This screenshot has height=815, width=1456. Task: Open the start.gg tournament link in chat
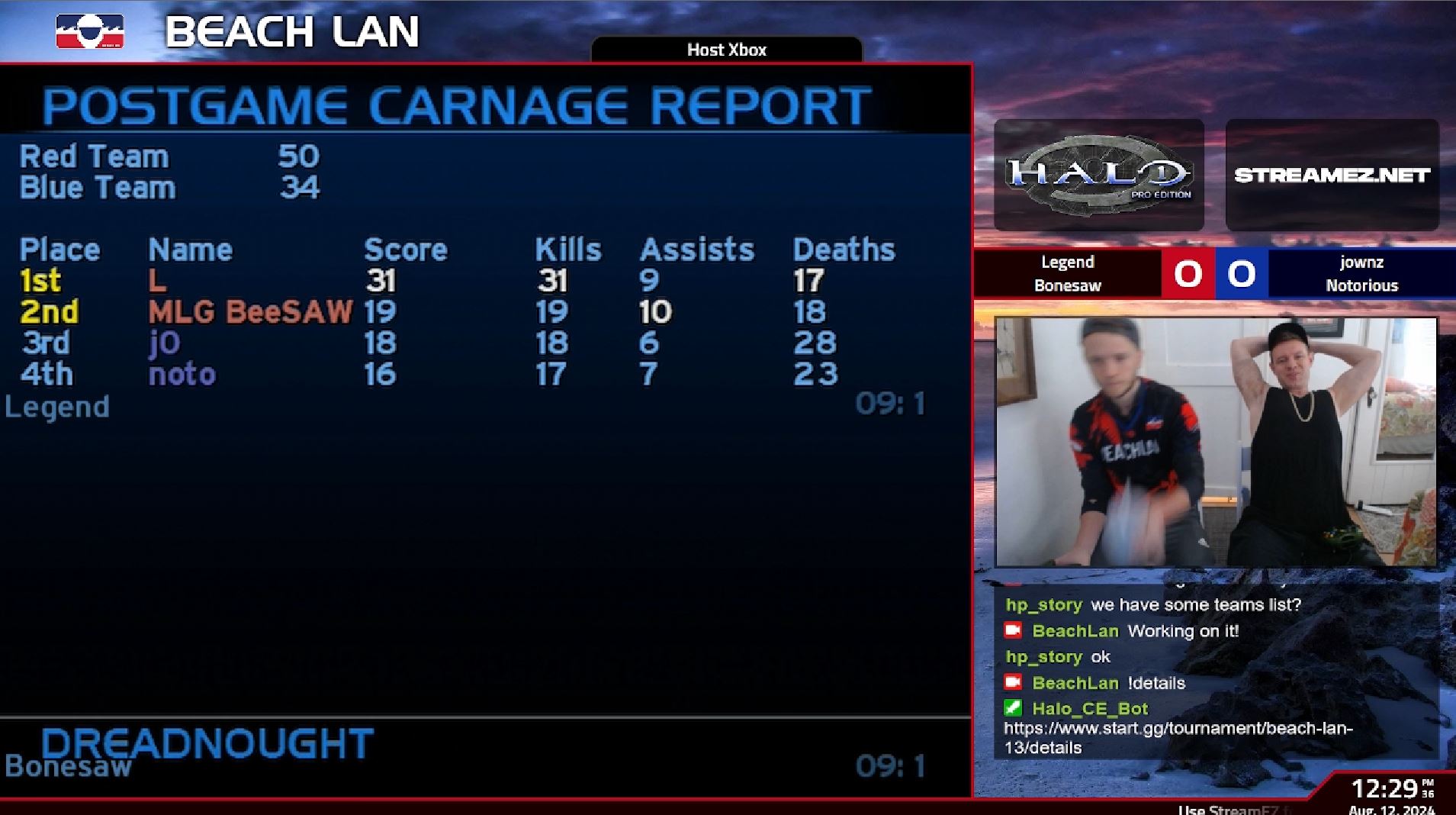[x=1178, y=737]
